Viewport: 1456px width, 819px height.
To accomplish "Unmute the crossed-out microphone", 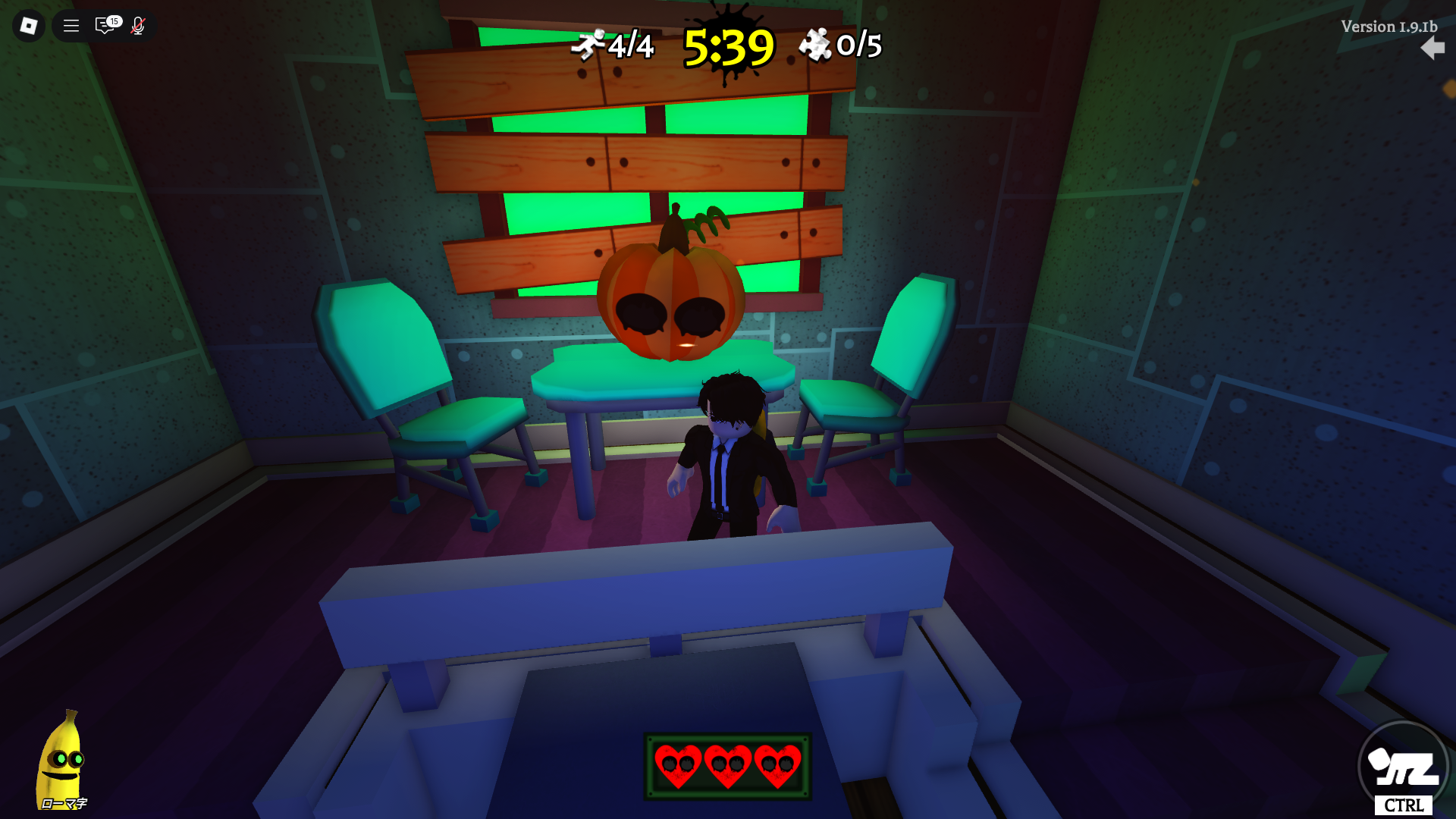I will 136,26.
